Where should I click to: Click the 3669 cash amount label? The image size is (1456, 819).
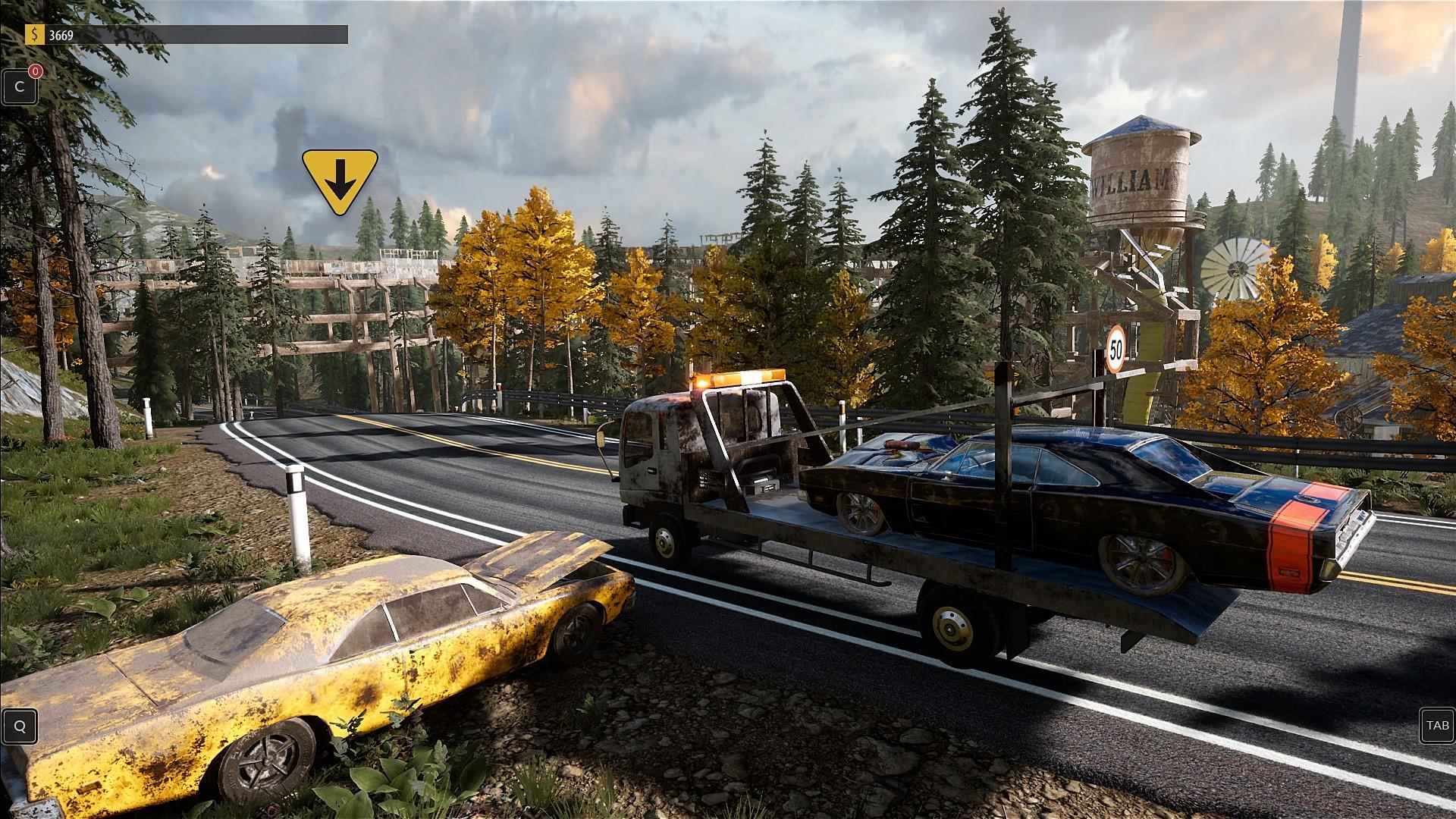(61, 33)
